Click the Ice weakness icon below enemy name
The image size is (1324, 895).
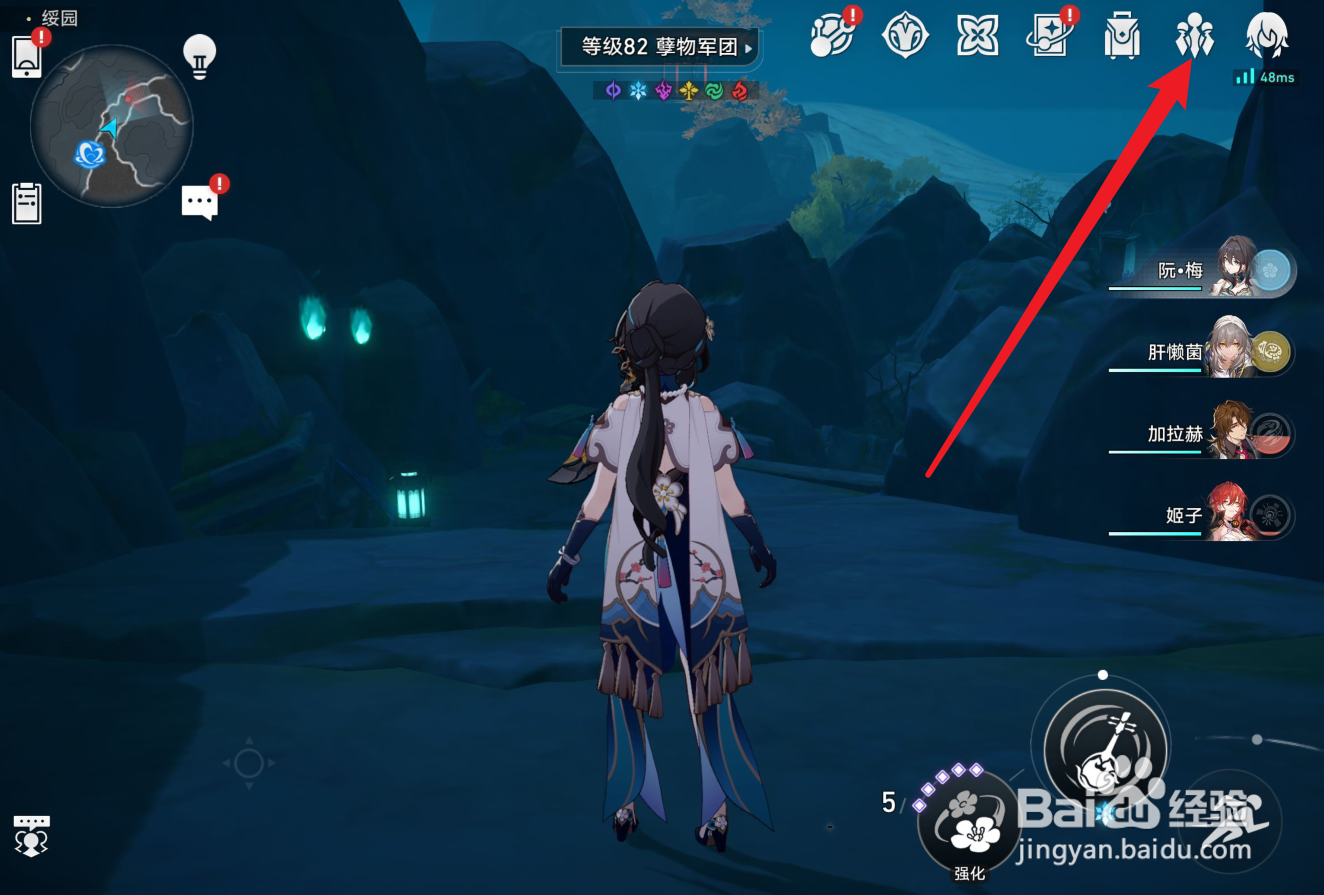(x=638, y=91)
